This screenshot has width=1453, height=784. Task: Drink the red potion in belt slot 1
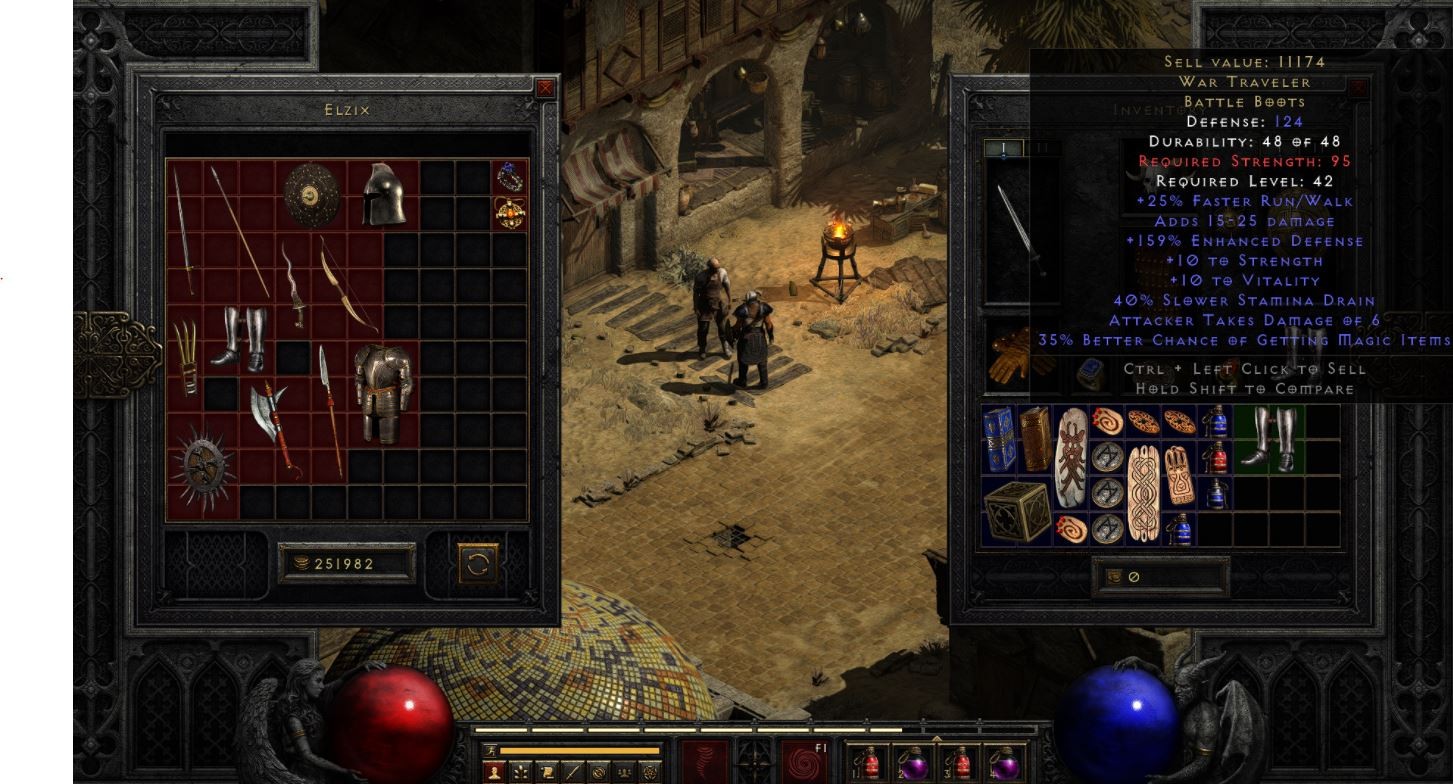(x=870, y=763)
